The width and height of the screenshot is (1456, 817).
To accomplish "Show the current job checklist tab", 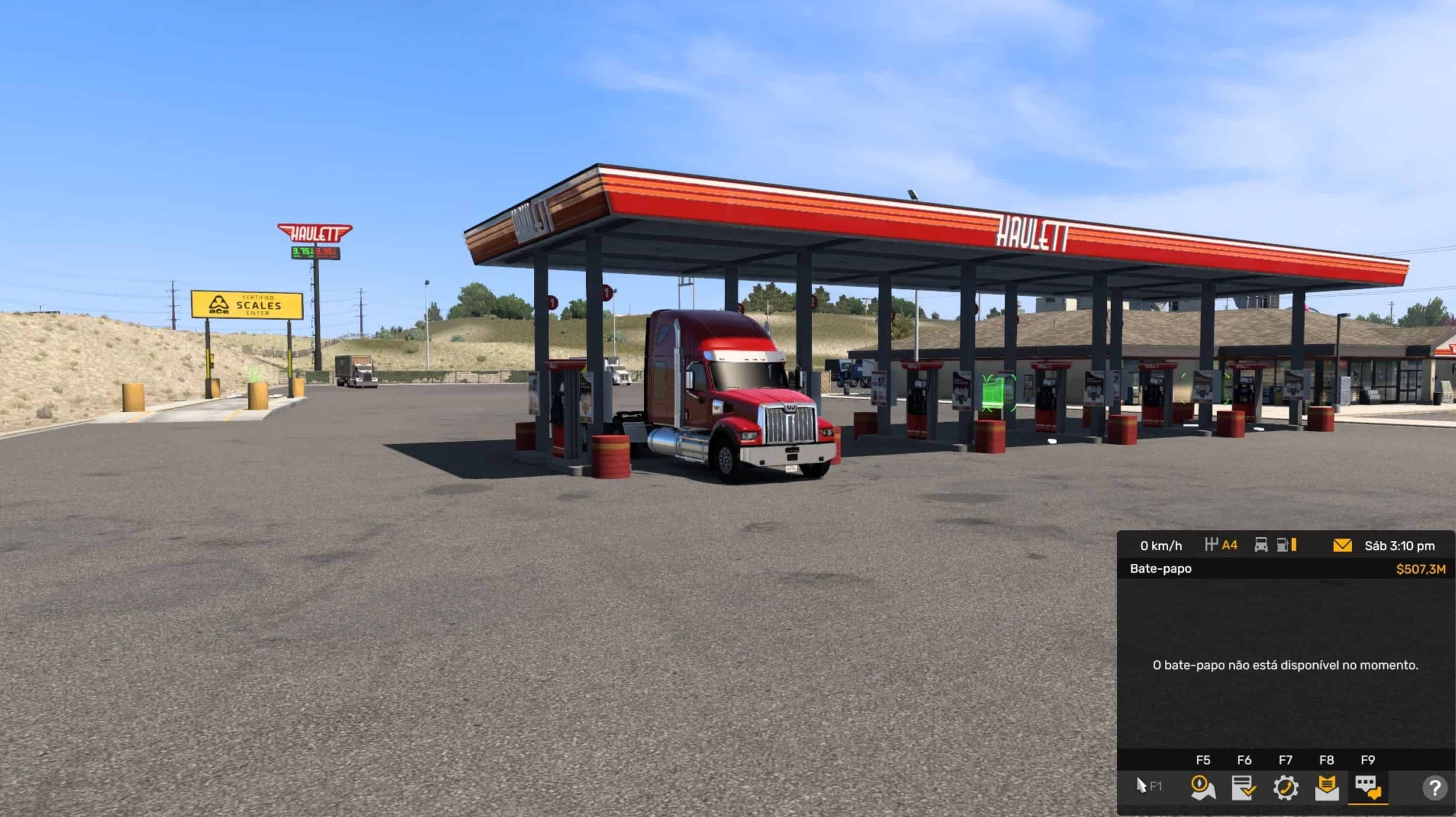I will [x=1243, y=787].
